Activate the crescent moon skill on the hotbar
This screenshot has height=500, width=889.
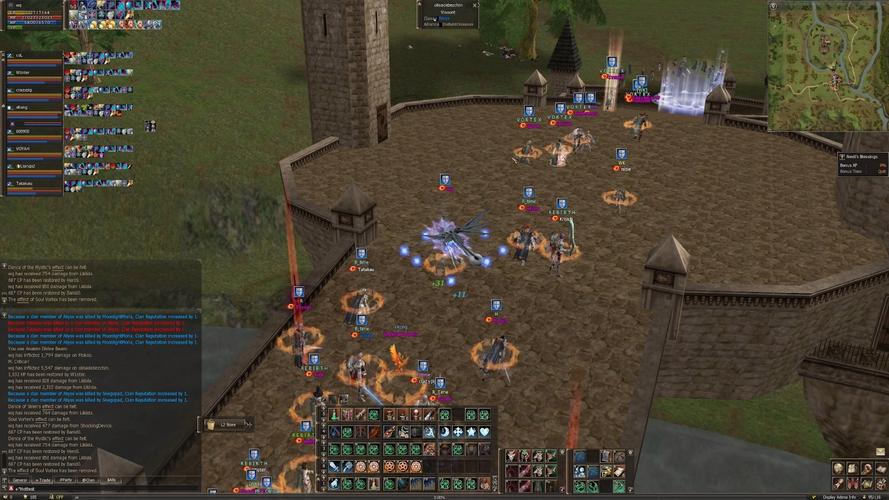(445, 432)
